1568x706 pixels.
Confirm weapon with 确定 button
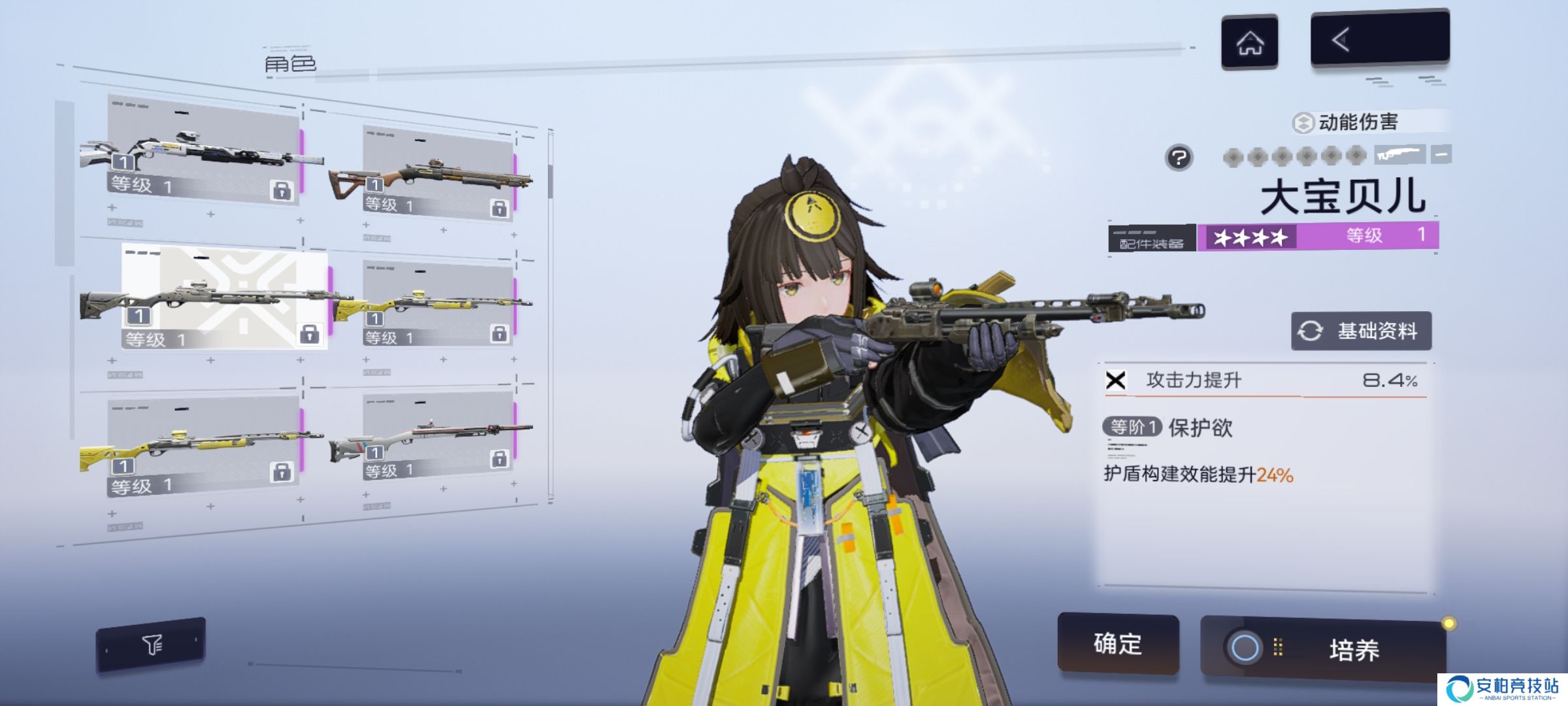[x=1118, y=644]
